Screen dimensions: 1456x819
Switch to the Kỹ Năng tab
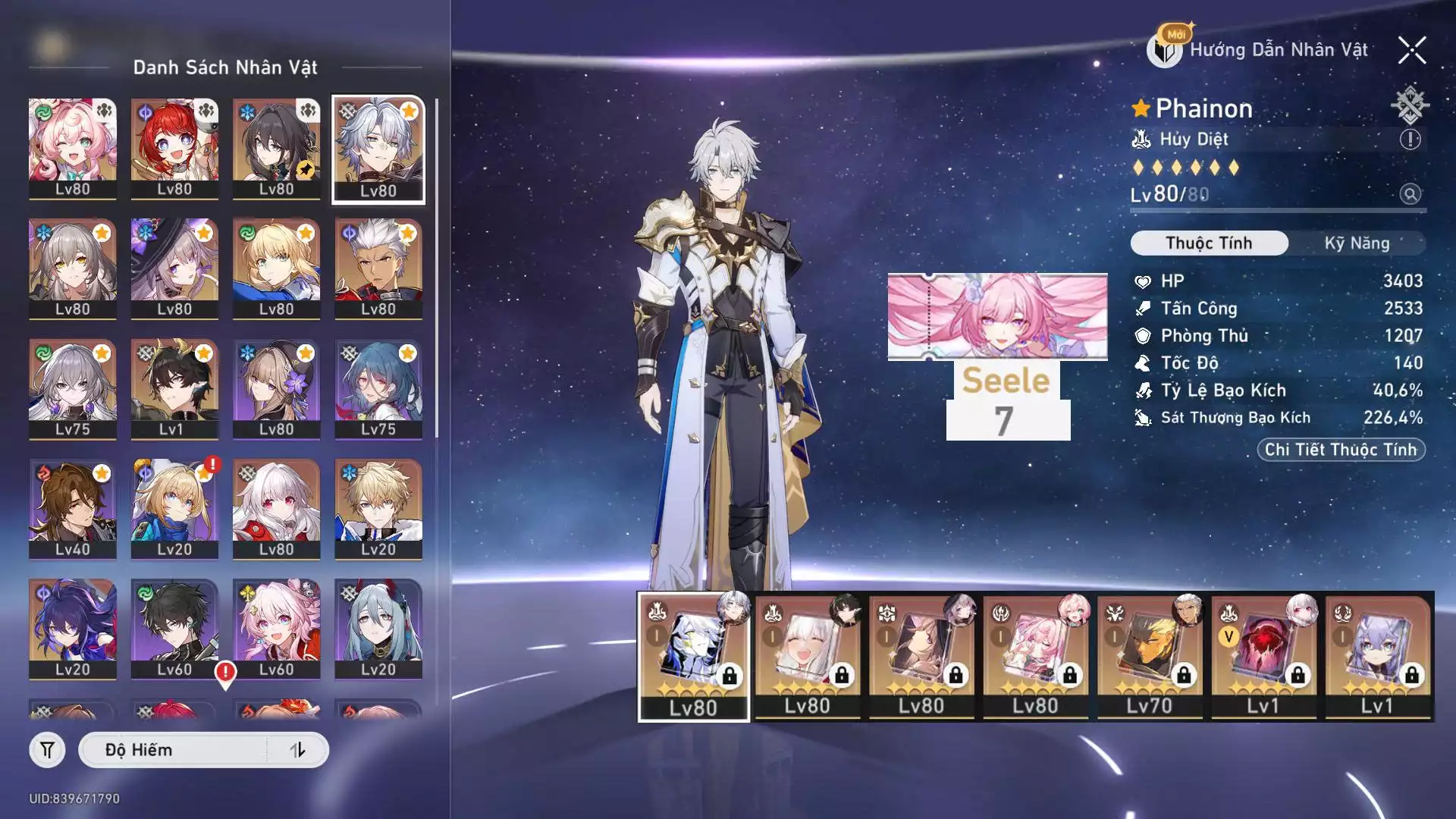(x=1357, y=243)
